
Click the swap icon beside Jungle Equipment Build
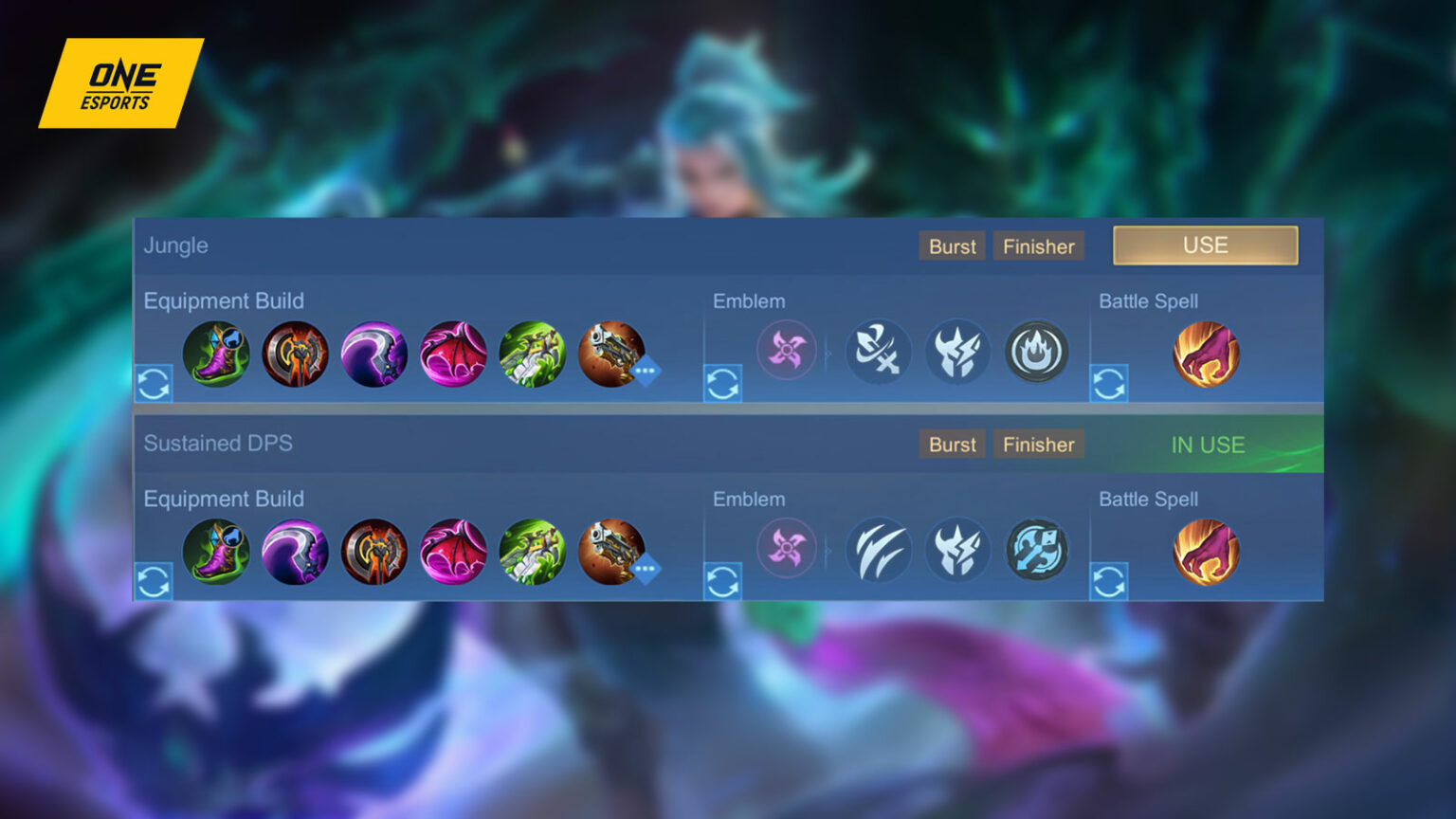(155, 383)
